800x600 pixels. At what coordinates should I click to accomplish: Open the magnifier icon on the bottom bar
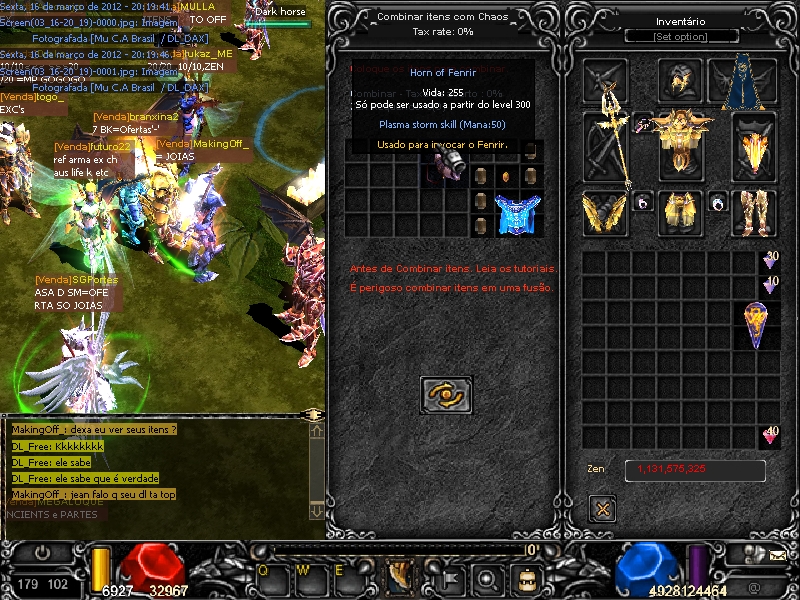pos(487,577)
